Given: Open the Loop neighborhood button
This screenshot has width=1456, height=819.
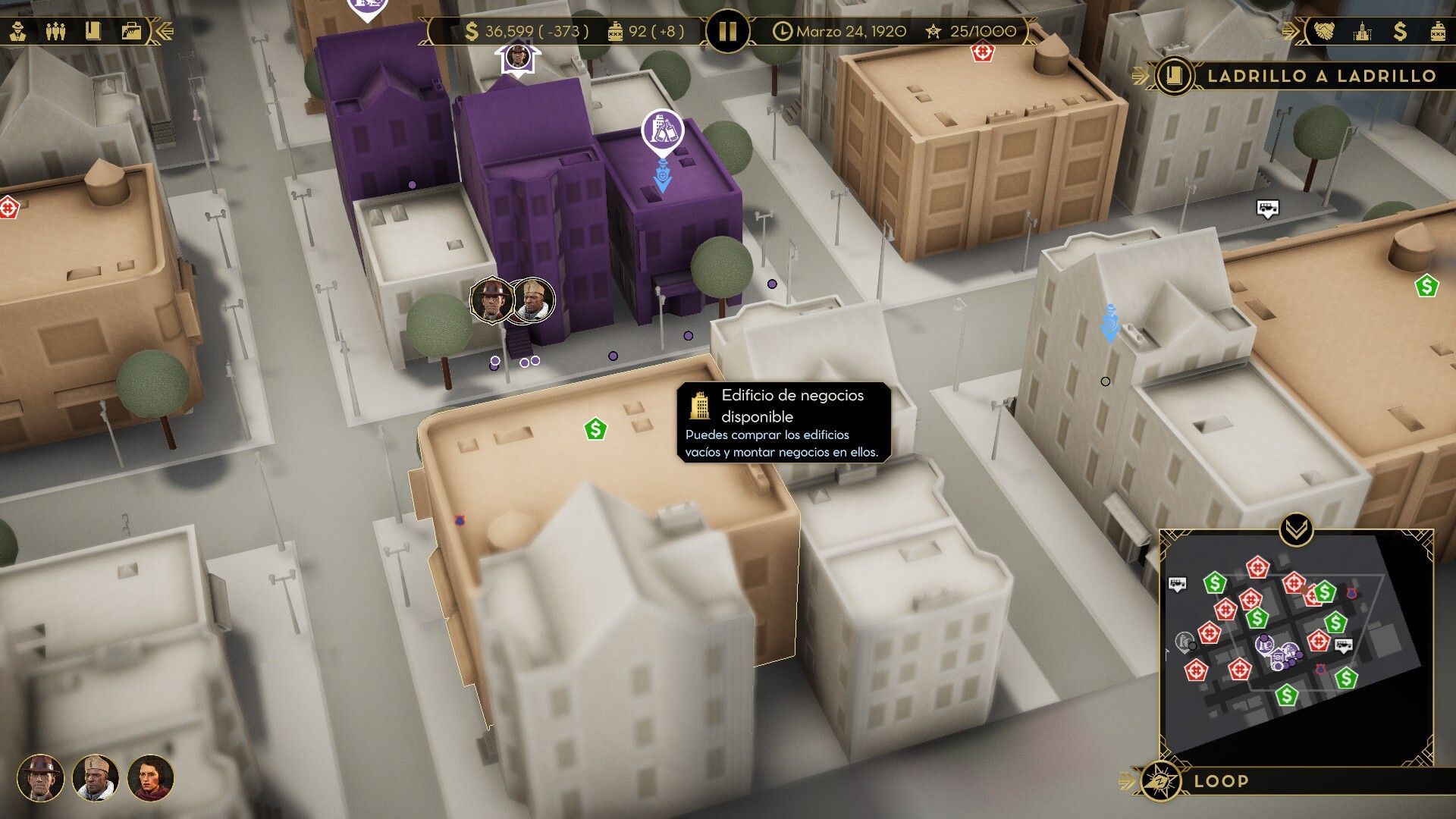Looking at the screenshot, I should click(x=1221, y=781).
